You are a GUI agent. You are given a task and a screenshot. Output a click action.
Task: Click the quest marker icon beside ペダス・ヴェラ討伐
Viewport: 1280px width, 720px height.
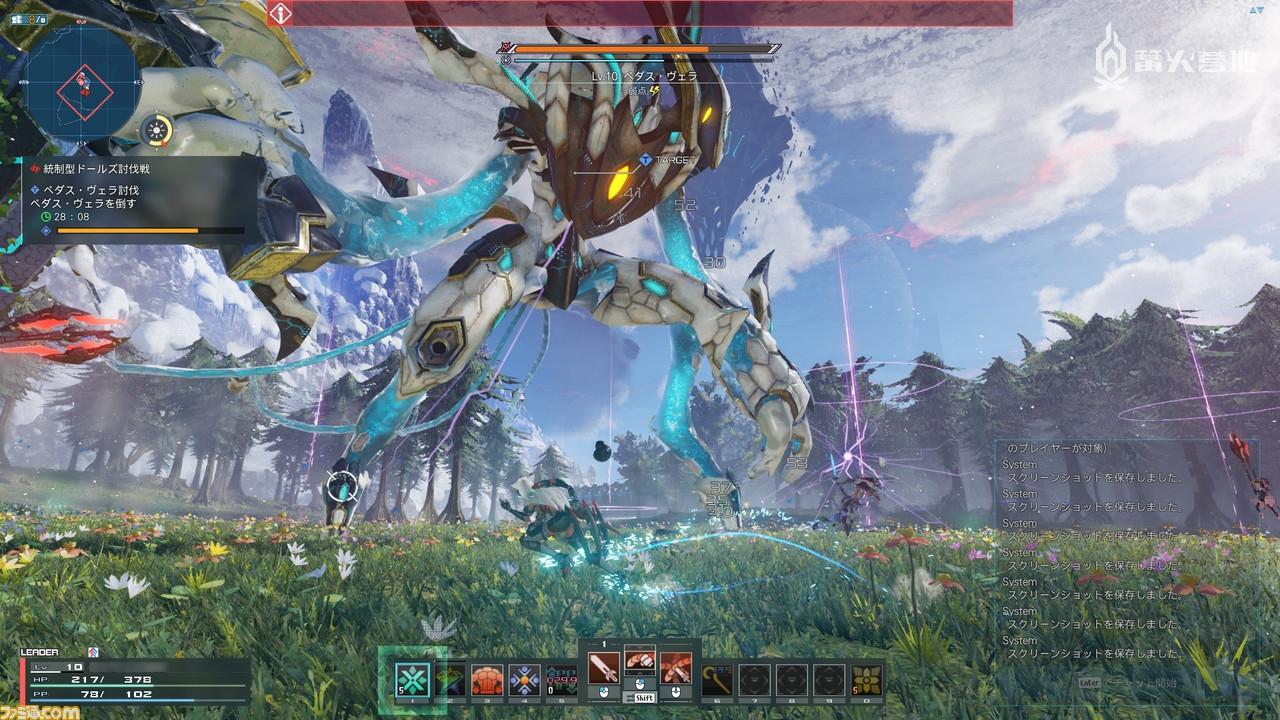click(x=34, y=189)
